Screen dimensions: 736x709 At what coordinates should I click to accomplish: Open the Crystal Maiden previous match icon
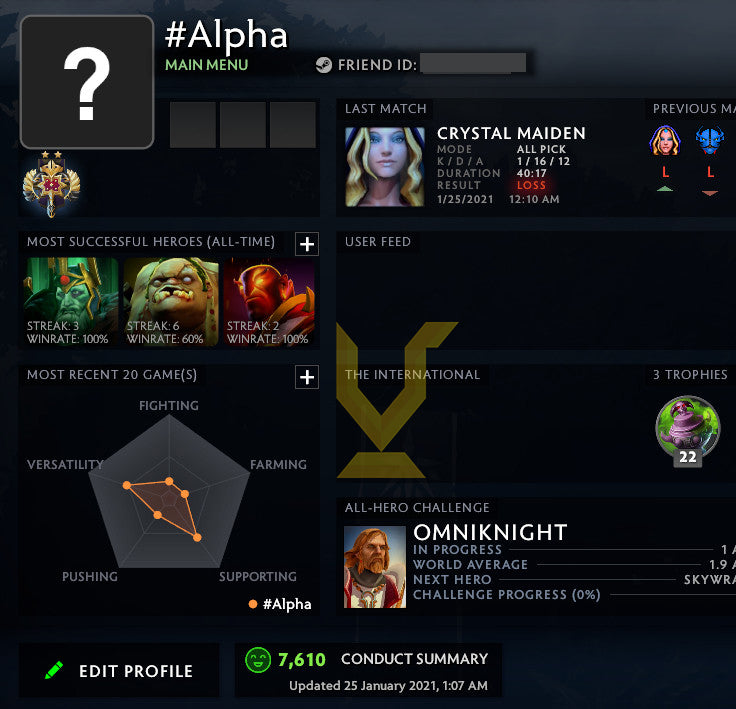tap(664, 141)
